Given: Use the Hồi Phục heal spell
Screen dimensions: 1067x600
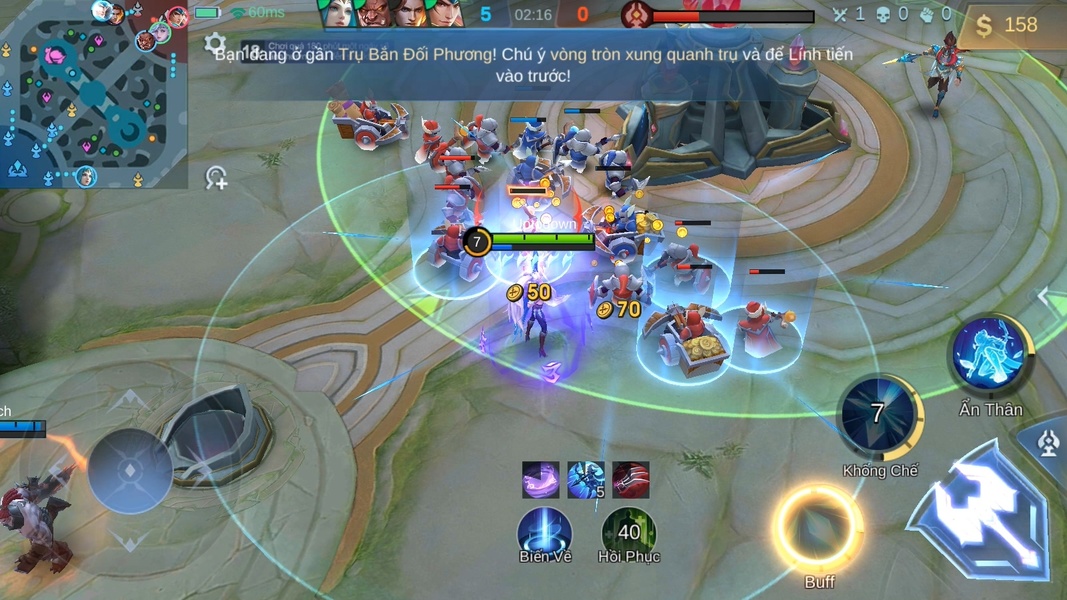Looking at the screenshot, I should coord(629,532).
